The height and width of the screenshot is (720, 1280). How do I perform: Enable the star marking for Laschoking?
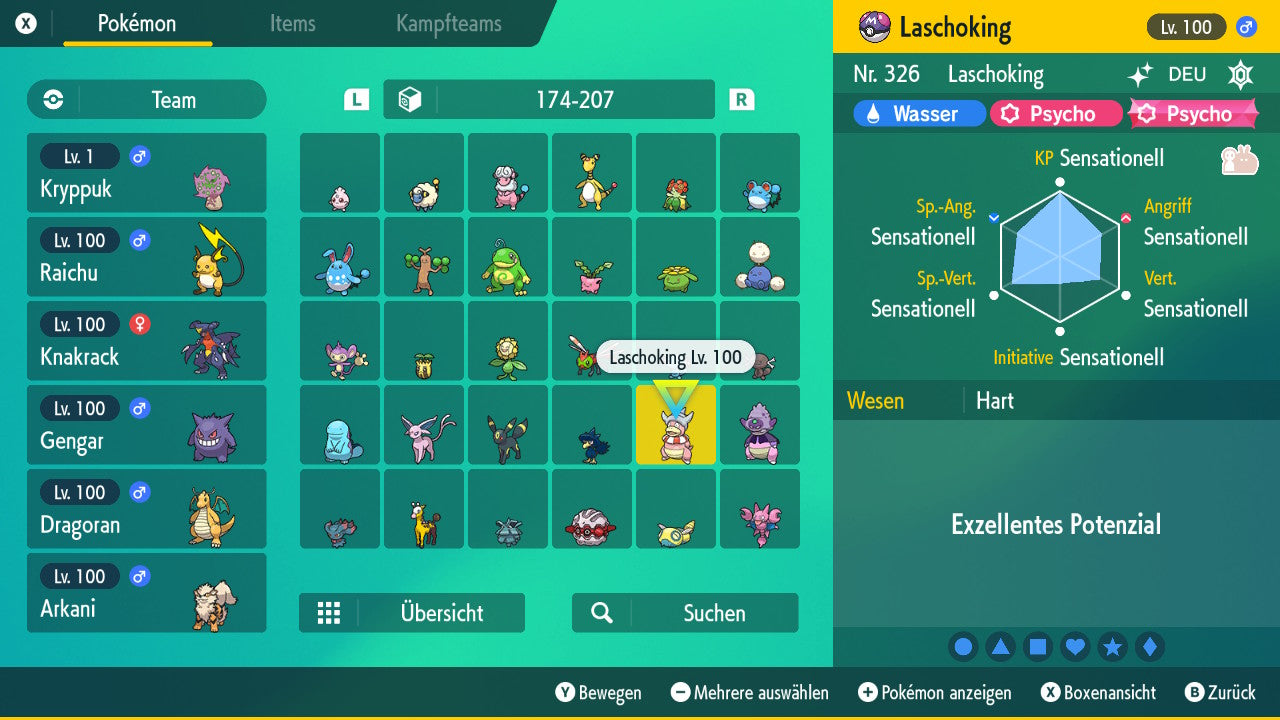click(x=1113, y=646)
